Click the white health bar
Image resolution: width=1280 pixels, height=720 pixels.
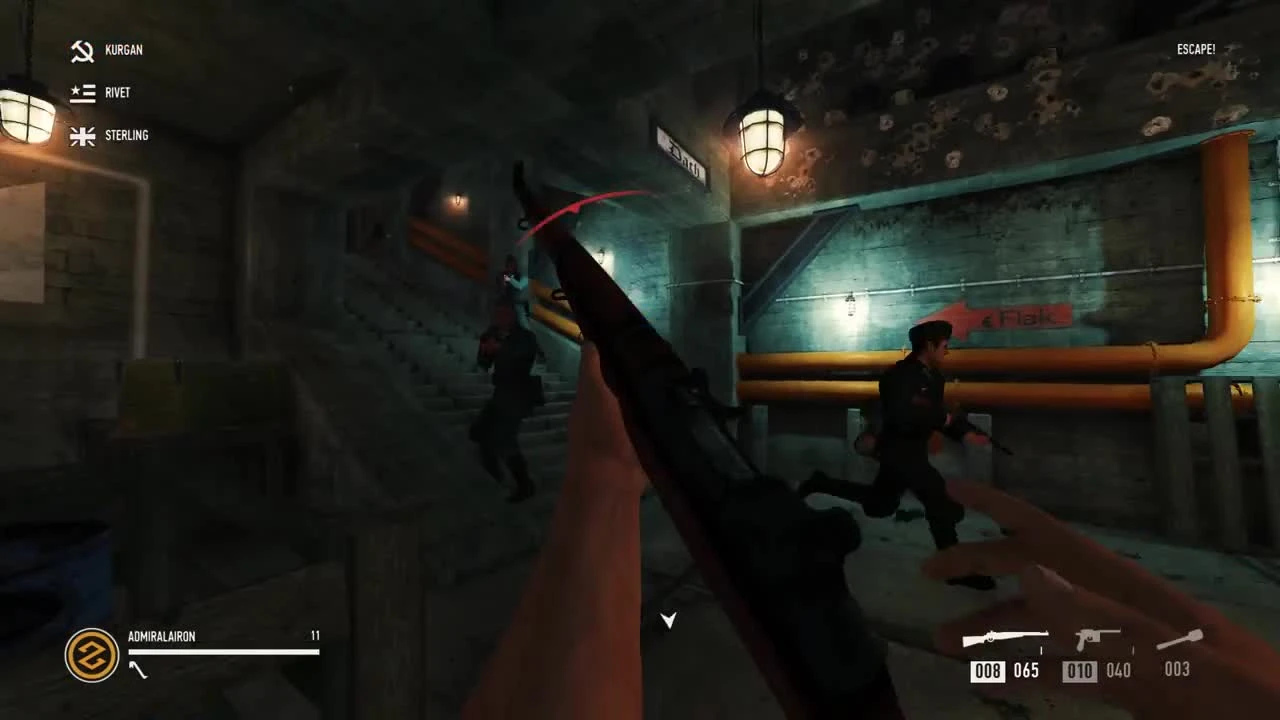coord(222,653)
